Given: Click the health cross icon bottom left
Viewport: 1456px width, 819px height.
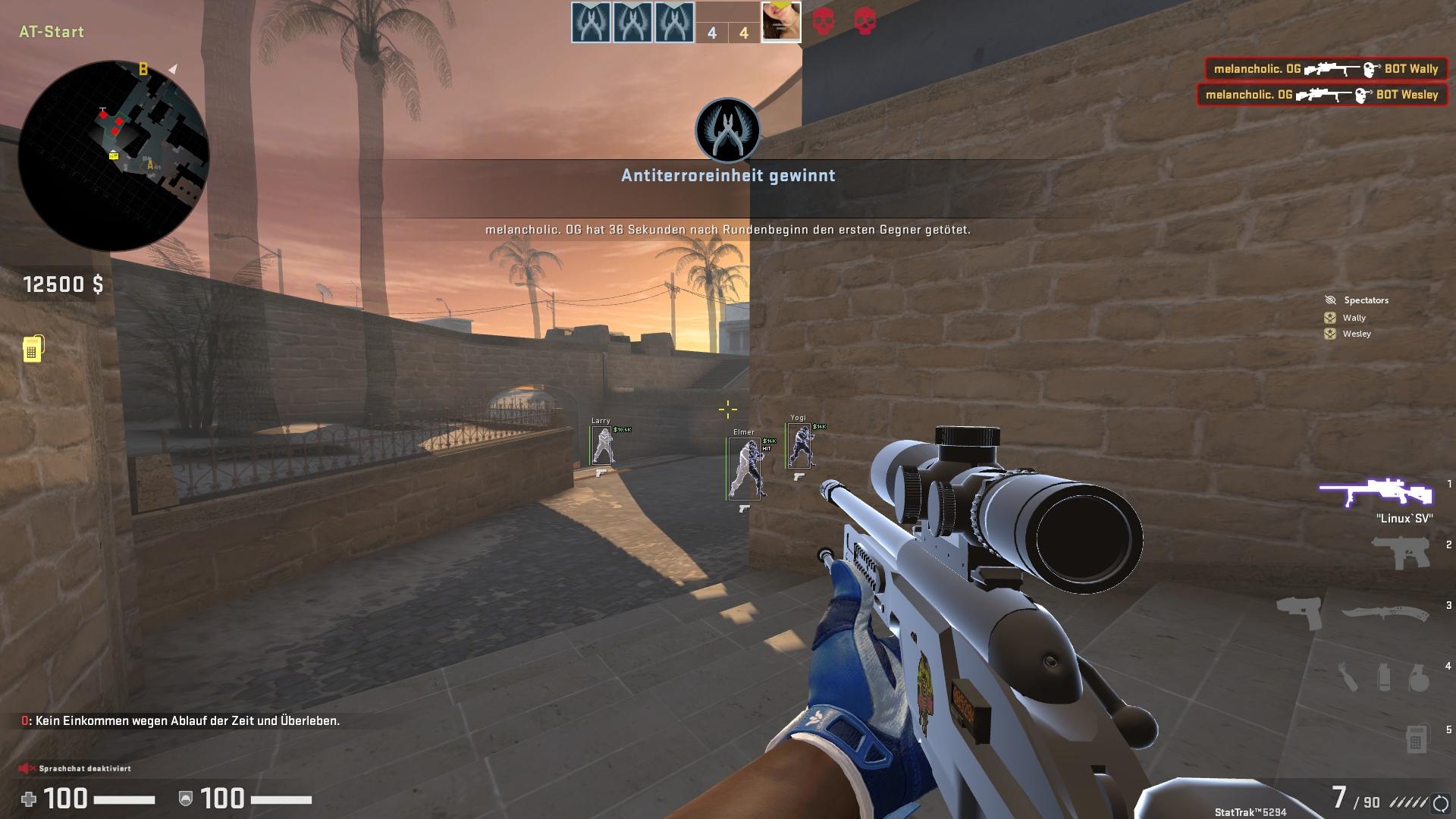Looking at the screenshot, I should tap(30, 800).
